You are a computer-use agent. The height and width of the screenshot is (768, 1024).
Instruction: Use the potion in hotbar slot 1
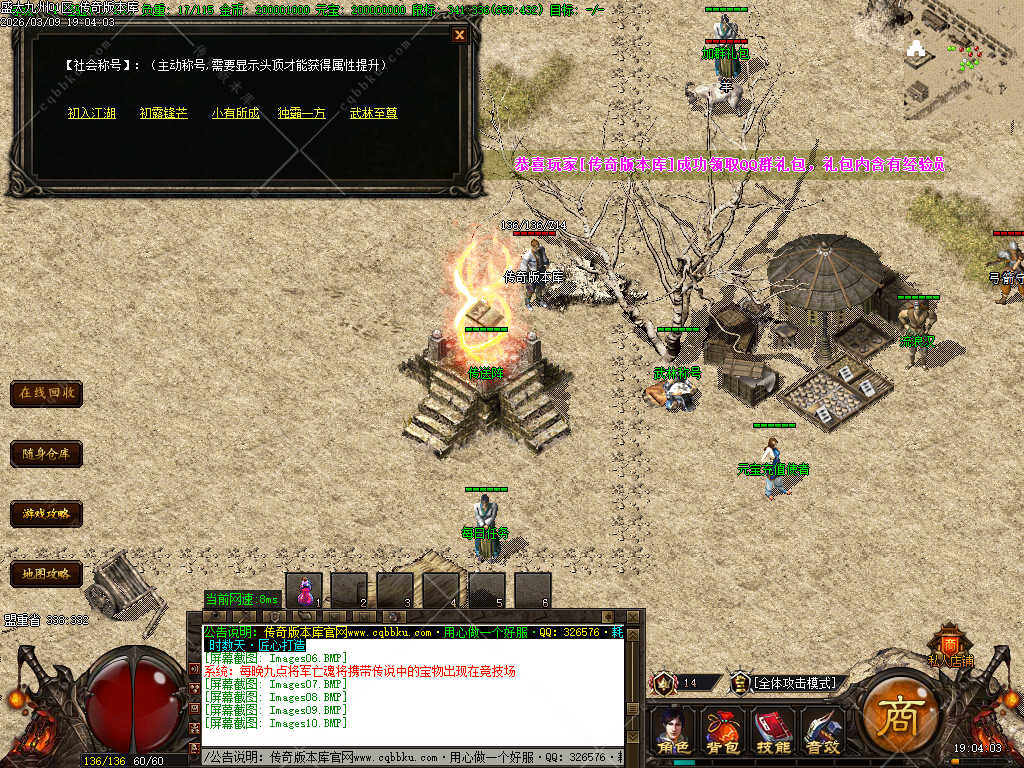click(x=304, y=591)
